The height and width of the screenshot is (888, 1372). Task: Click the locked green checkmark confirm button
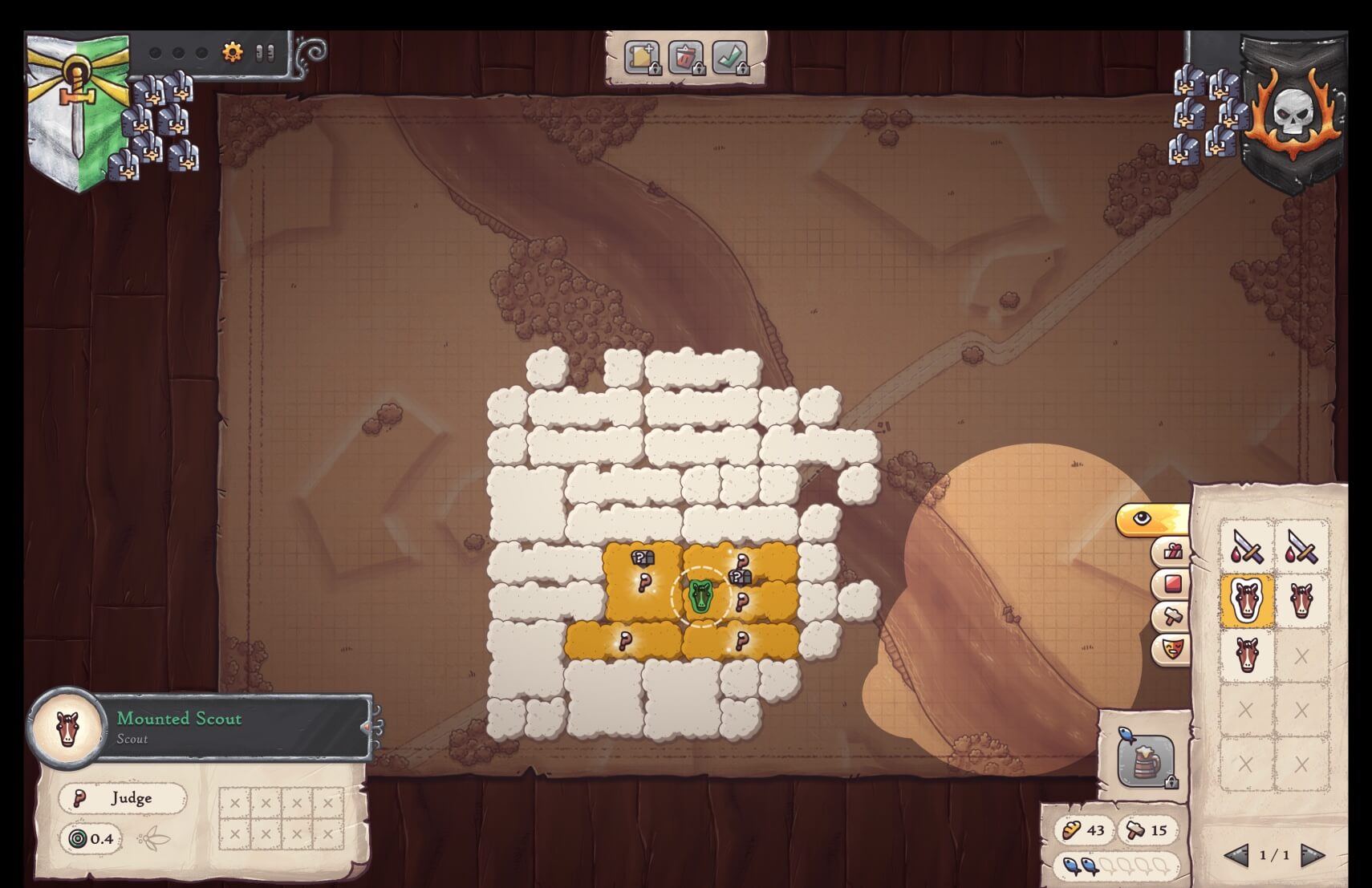click(x=729, y=58)
